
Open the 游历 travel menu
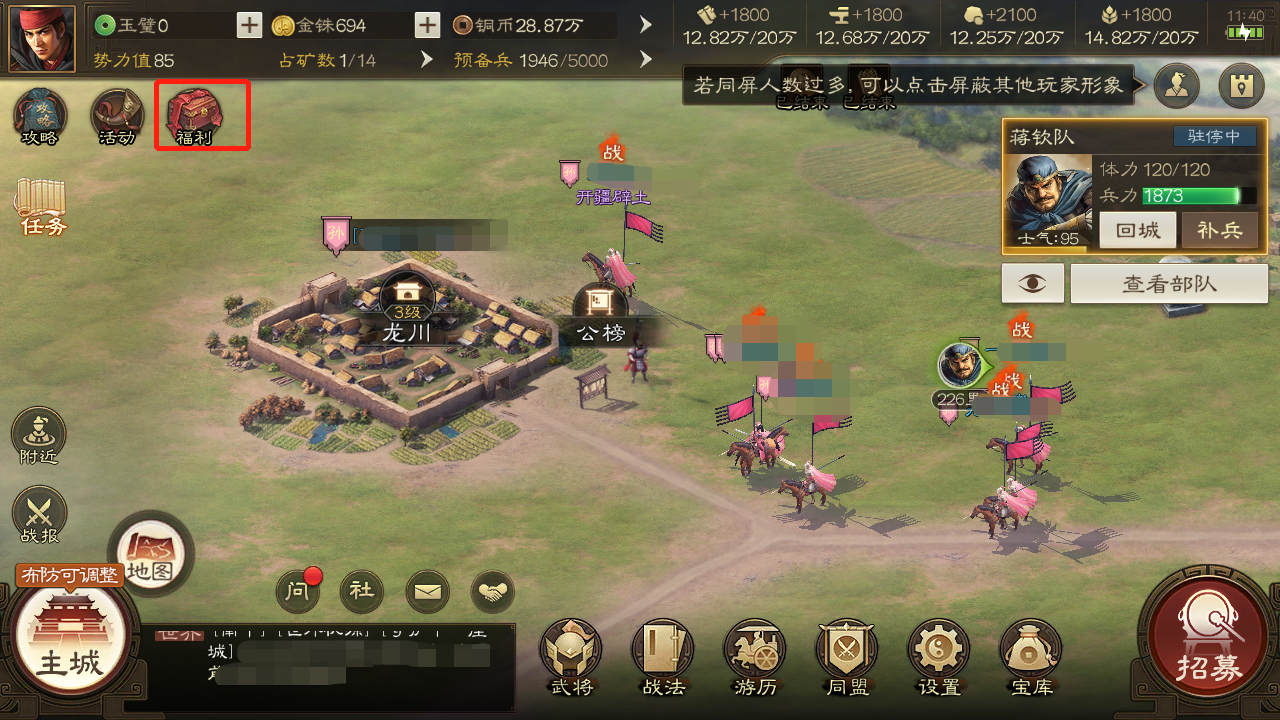(x=755, y=655)
